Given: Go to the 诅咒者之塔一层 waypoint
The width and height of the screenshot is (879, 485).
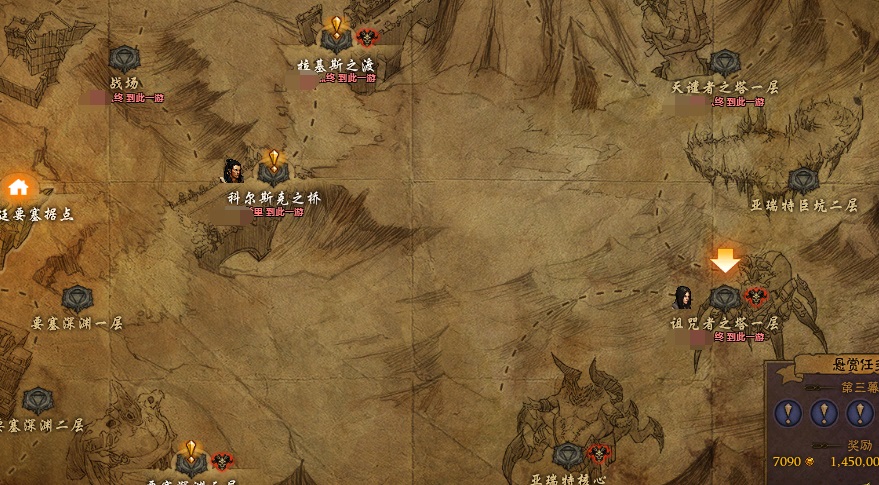Looking at the screenshot, I should [725, 298].
